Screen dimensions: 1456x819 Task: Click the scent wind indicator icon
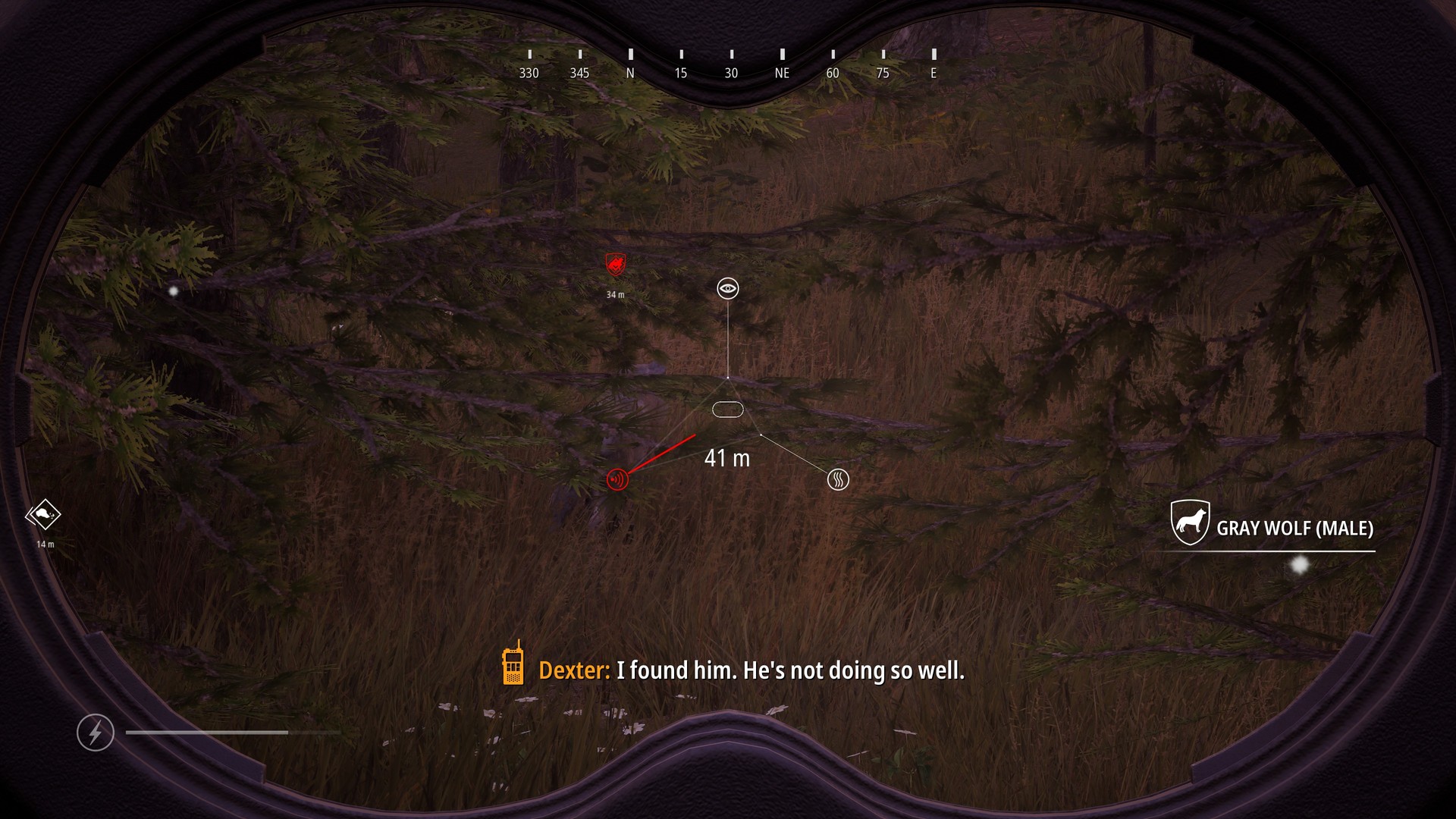coord(837,479)
